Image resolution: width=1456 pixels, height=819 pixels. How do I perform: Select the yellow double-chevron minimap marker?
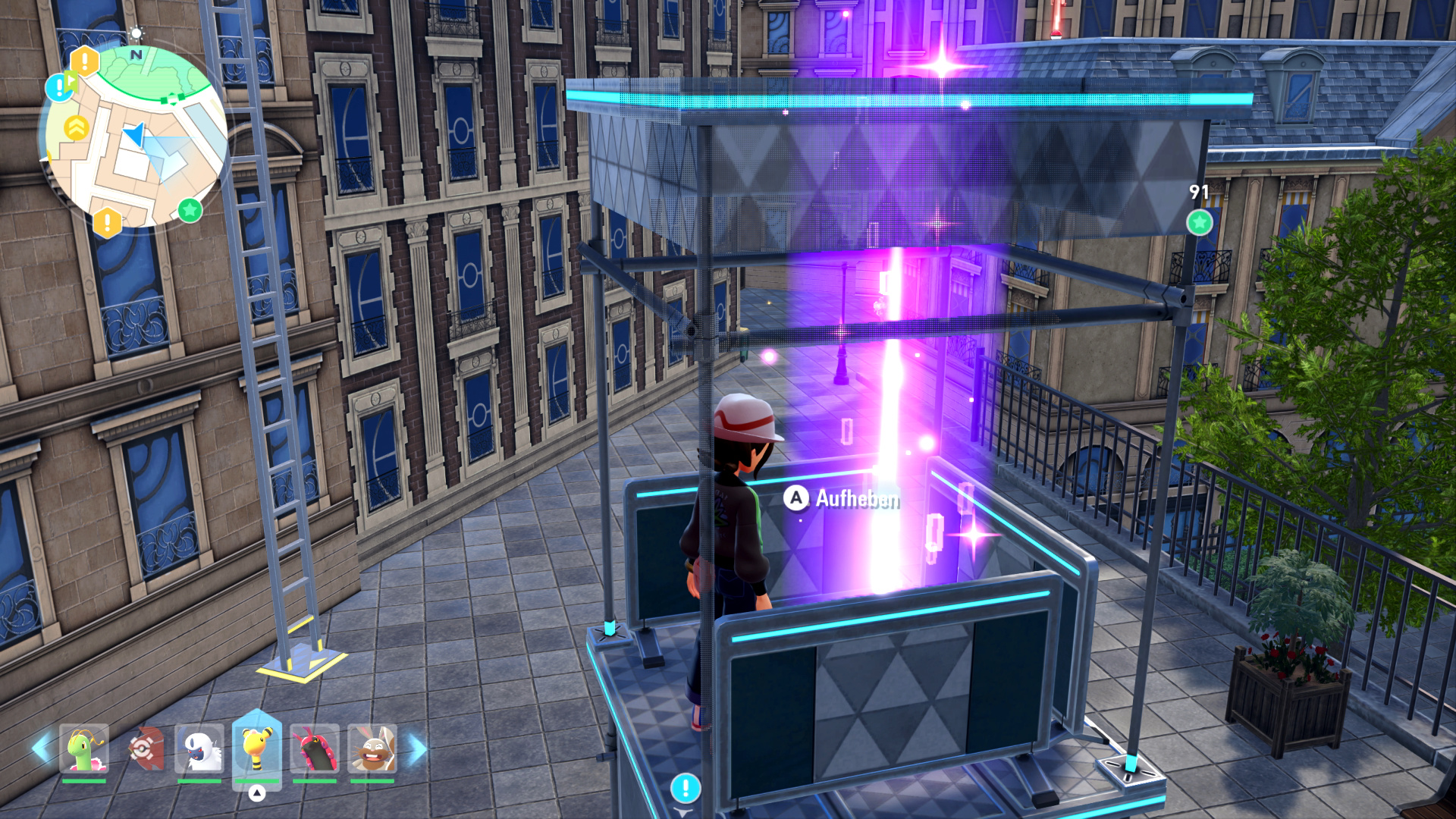point(76,128)
